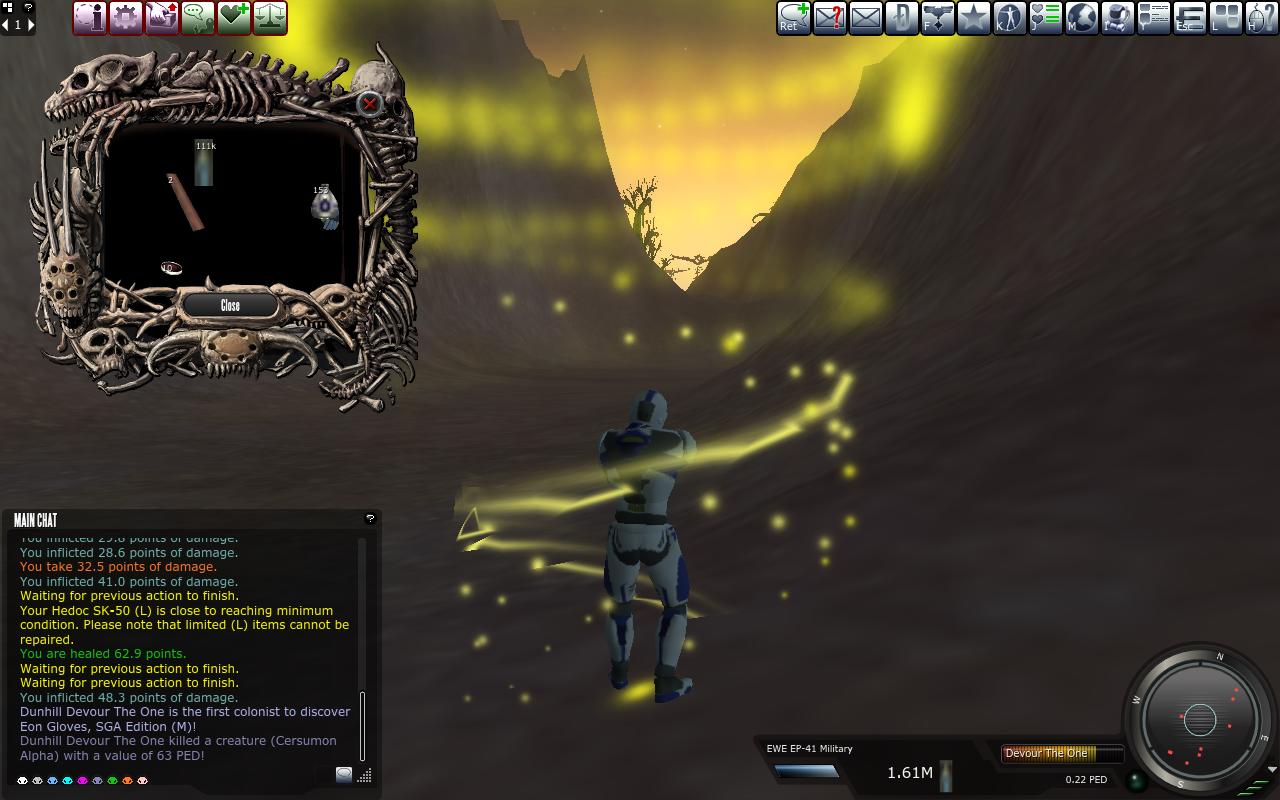1280x800 pixels.
Task: Open the globe map icon marked M
Action: coord(1082,18)
